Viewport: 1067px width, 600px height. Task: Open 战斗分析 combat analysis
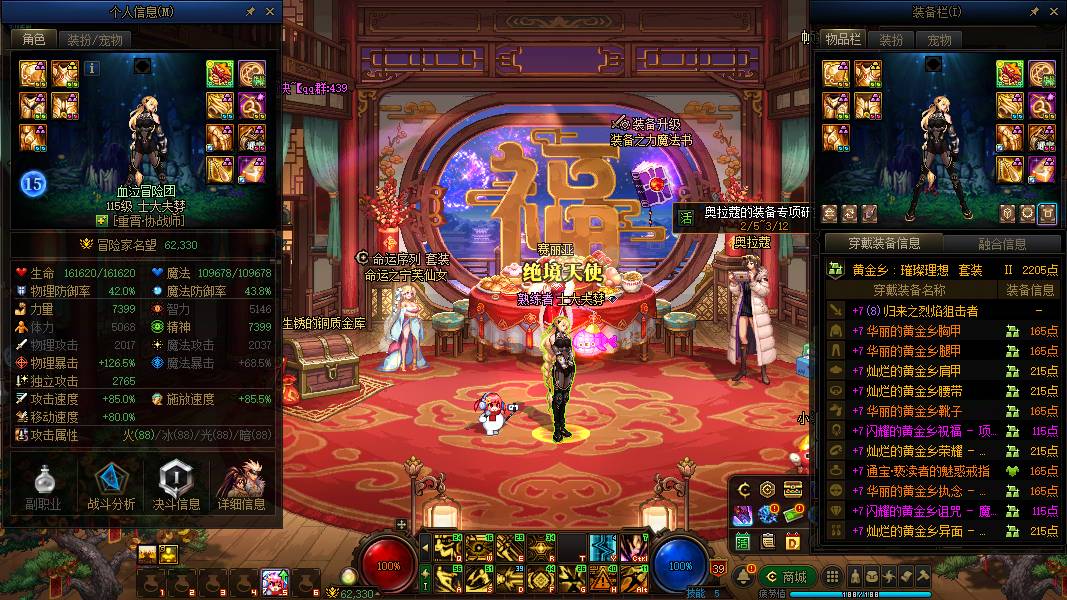coord(110,486)
